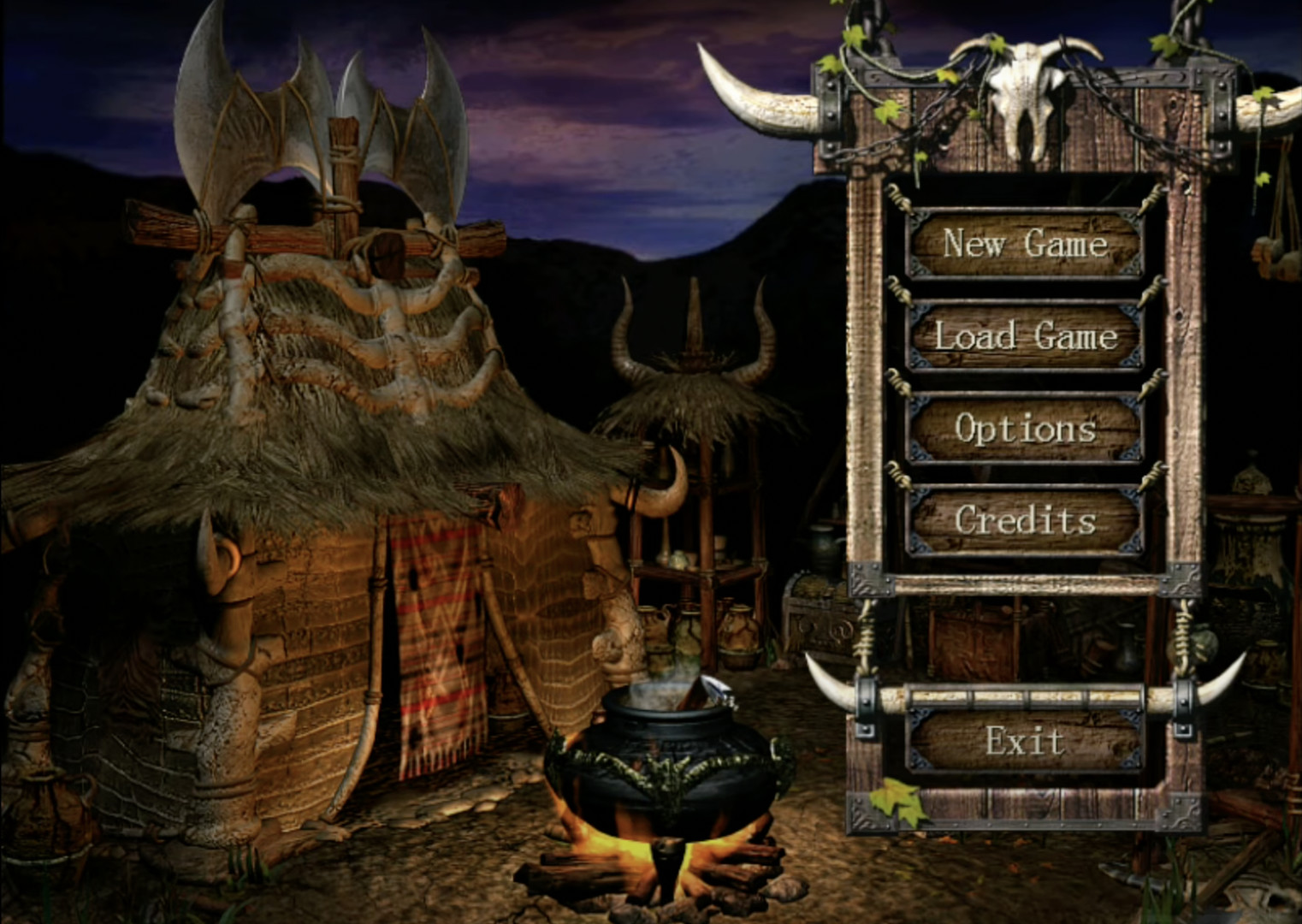The height and width of the screenshot is (924, 1302).
Task: View the game Credits
Action: click(1023, 519)
